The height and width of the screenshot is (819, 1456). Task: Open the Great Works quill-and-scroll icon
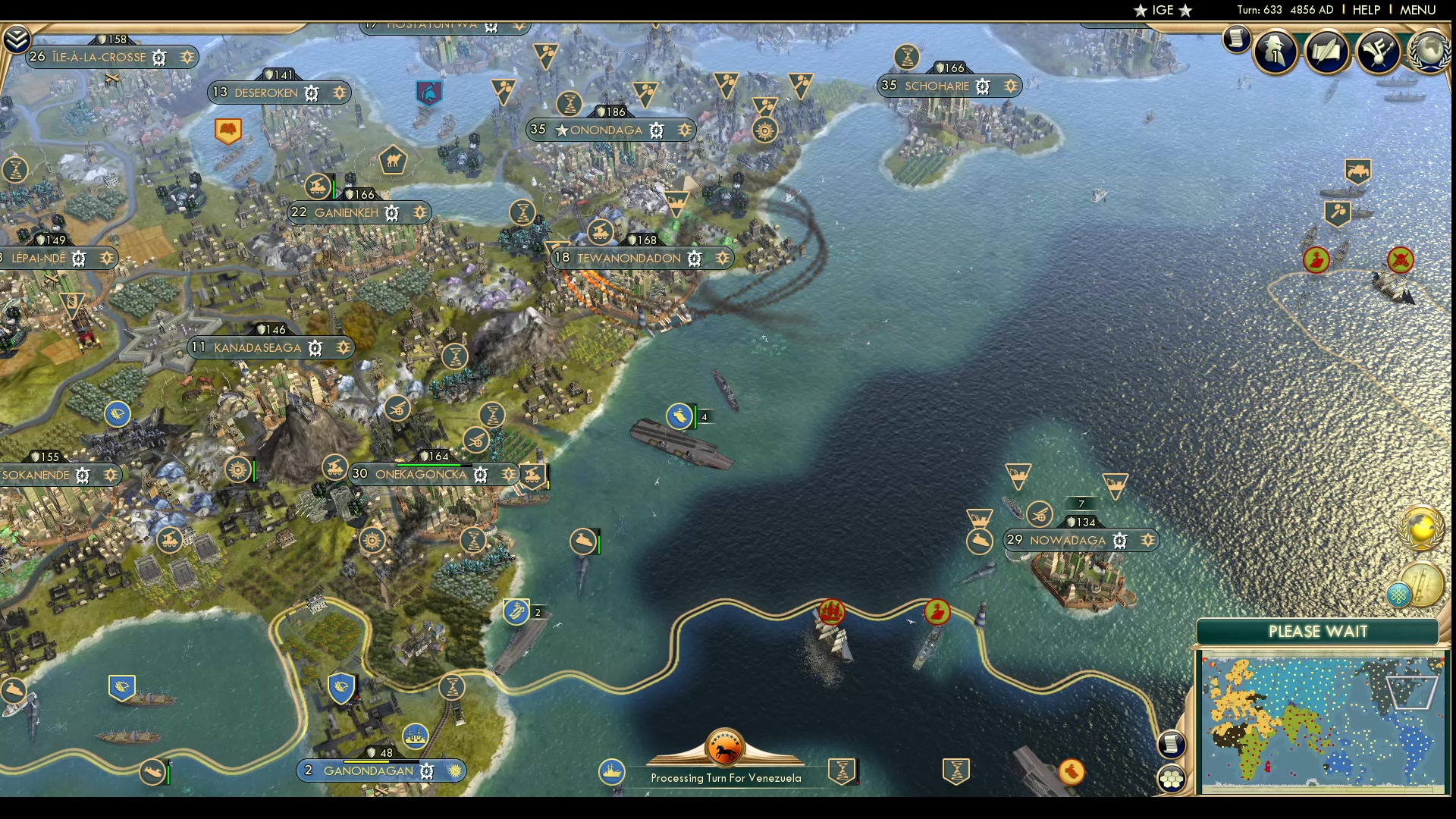pyautogui.click(x=1328, y=51)
